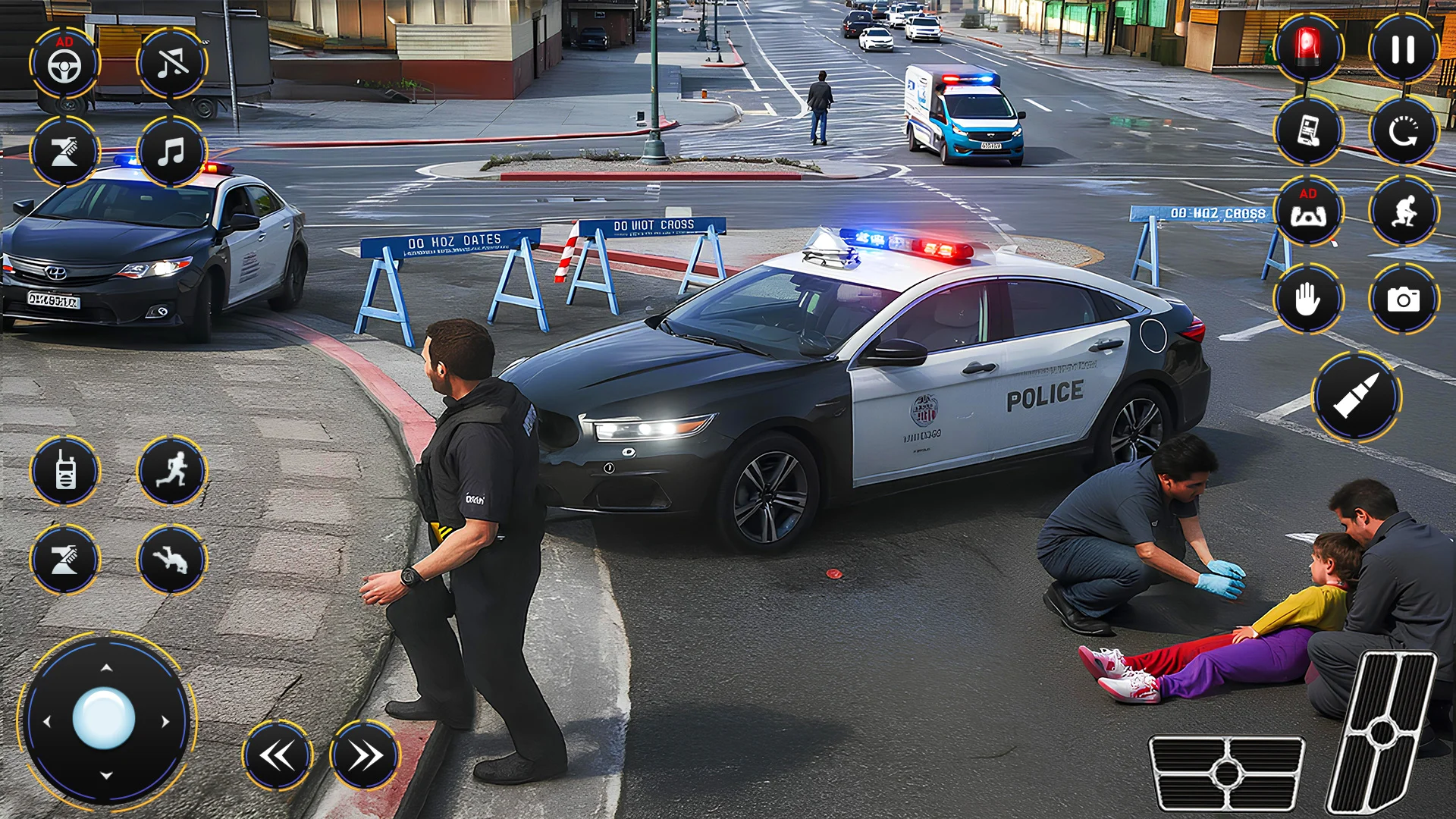The image size is (1456, 819).
Task: Tap the gamepad AD button
Action: (1307, 212)
